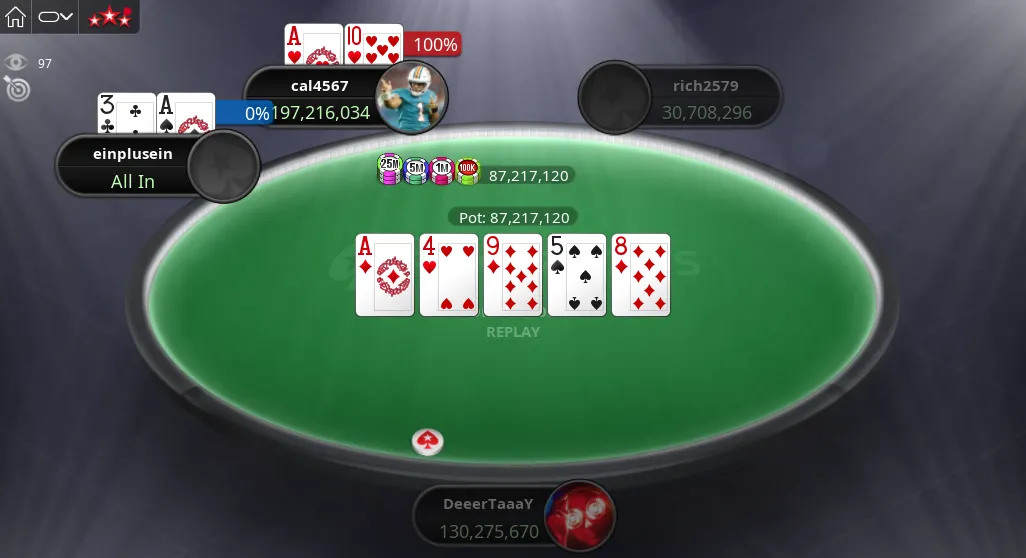Open cal4567's avatar picture
This screenshot has width=1026, height=558.
tap(411, 96)
